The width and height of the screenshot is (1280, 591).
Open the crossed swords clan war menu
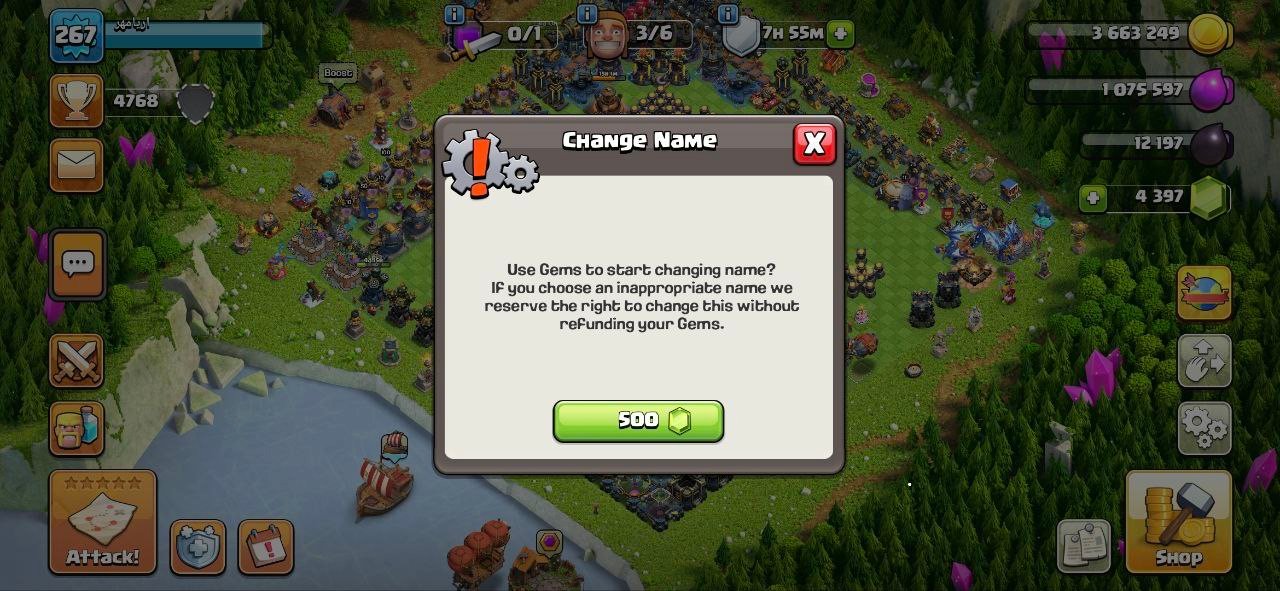point(76,361)
